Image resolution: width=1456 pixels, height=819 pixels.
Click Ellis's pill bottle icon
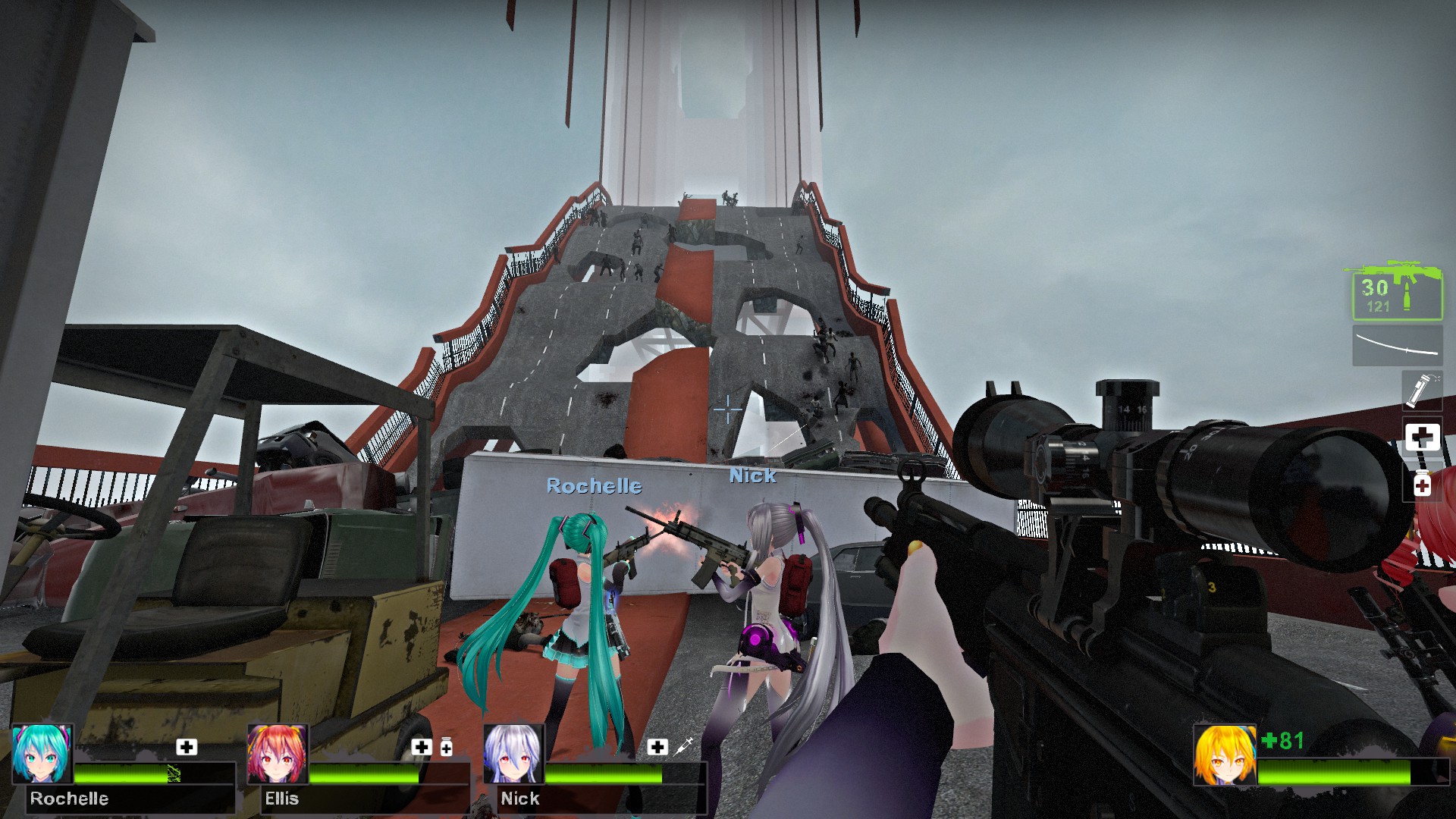(447, 747)
